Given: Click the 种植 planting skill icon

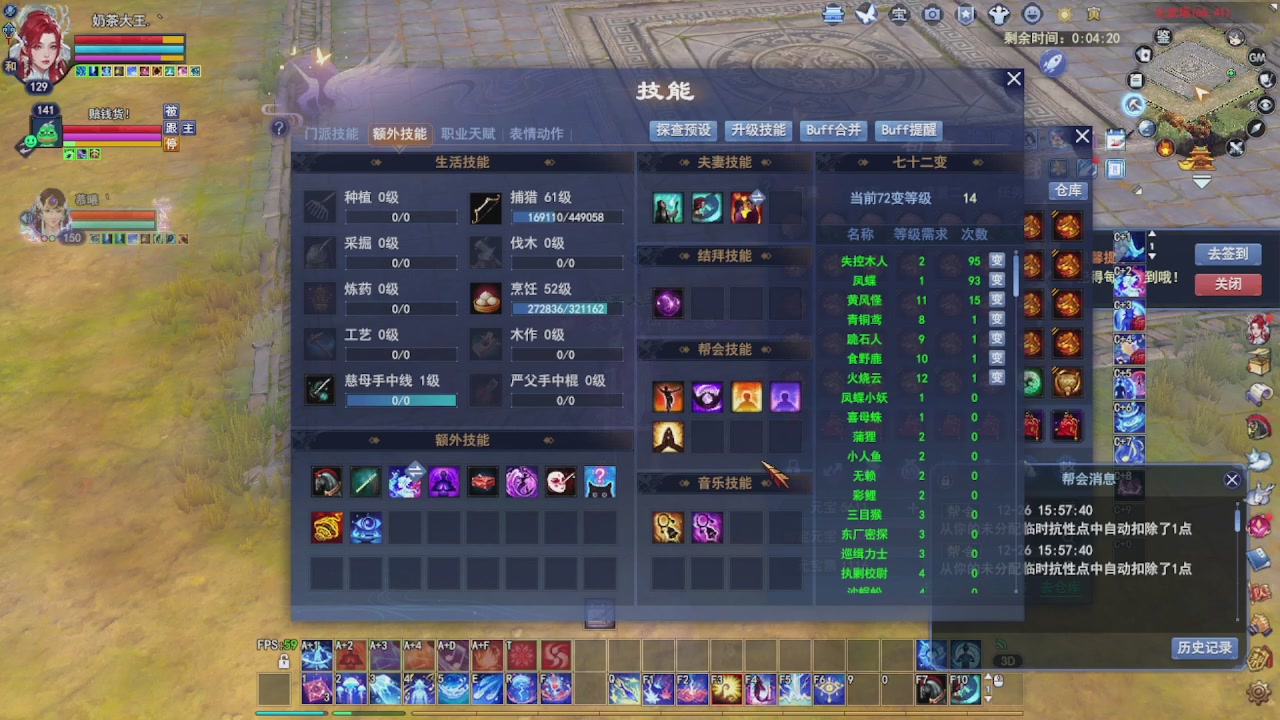Looking at the screenshot, I should coord(319,206).
